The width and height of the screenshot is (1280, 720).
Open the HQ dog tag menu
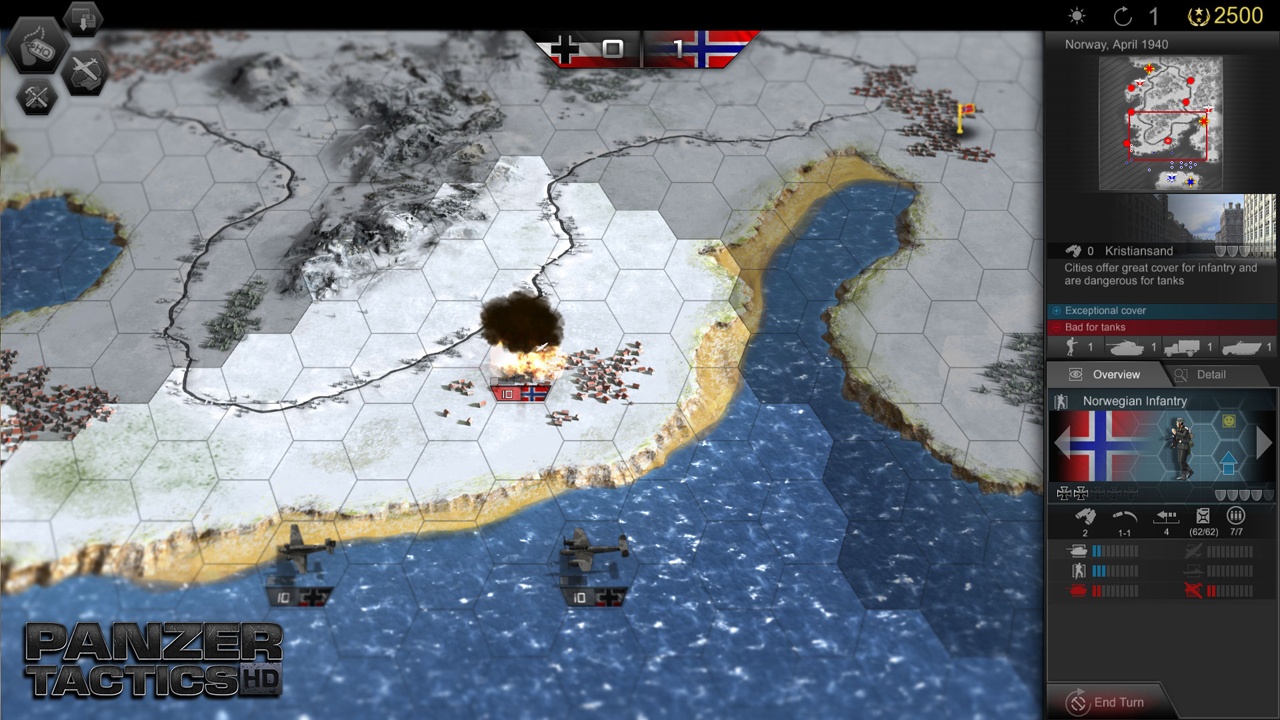(x=38, y=47)
